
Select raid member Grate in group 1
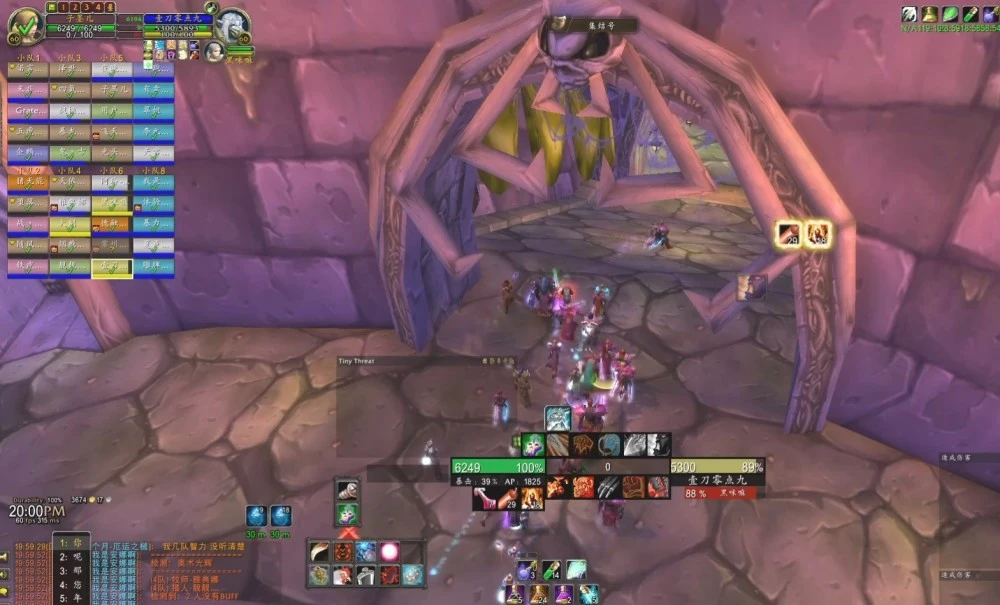(27, 110)
